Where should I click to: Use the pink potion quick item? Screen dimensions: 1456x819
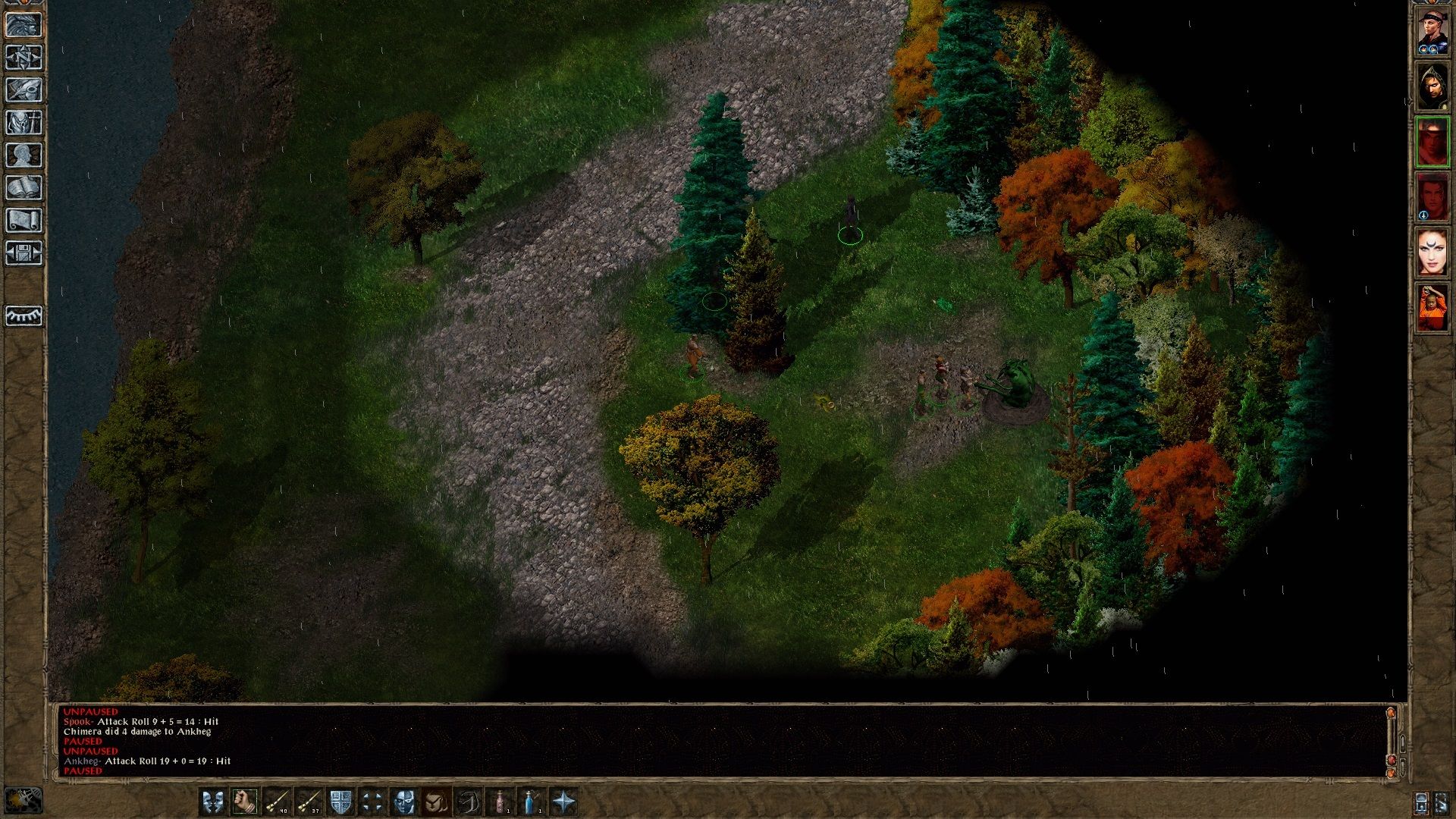point(500,802)
